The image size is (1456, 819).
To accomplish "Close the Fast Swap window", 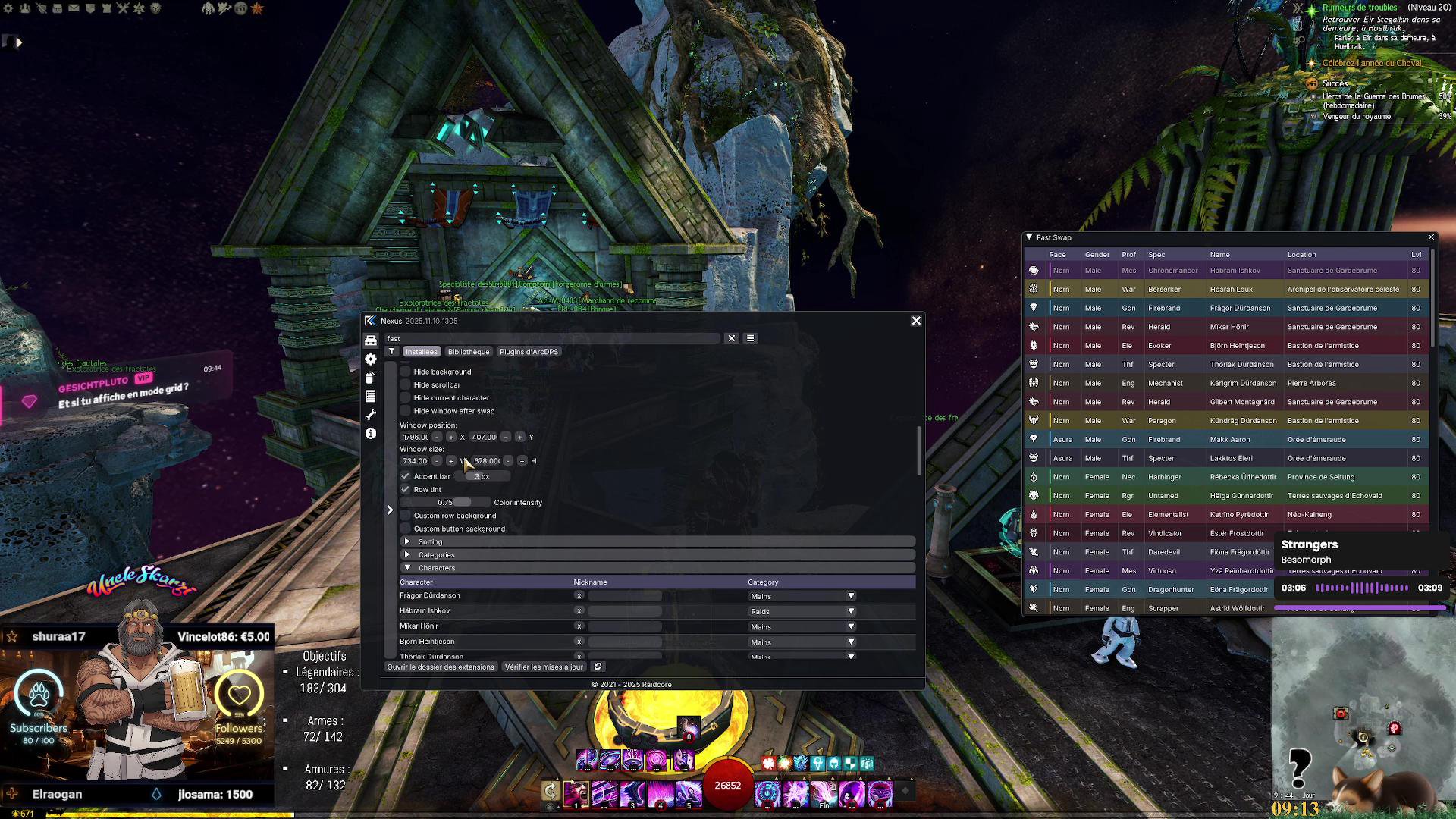I will pyautogui.click(x=1431, y=237).
